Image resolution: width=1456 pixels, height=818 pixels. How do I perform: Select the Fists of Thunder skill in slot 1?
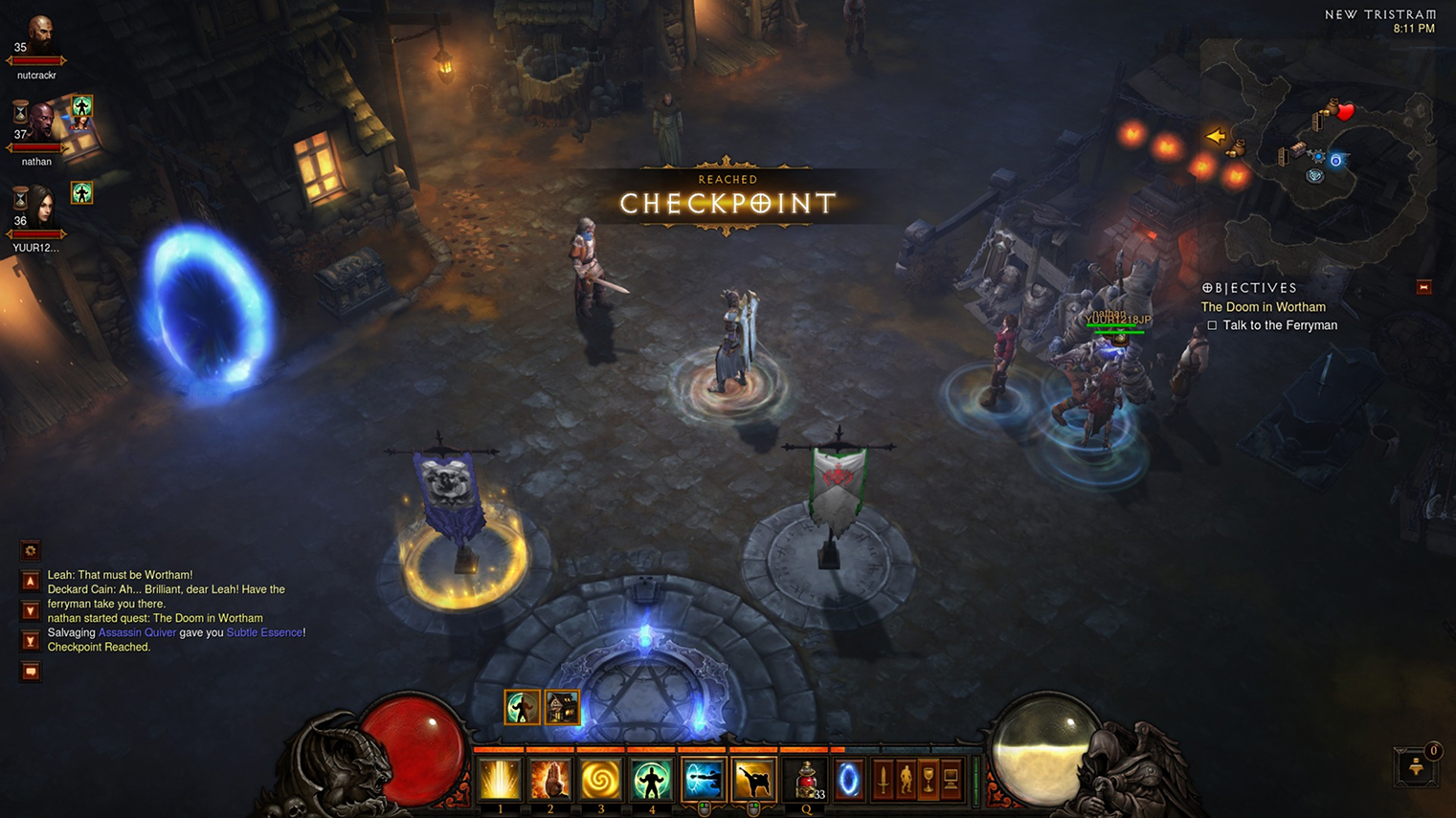[x=499, y=781]
